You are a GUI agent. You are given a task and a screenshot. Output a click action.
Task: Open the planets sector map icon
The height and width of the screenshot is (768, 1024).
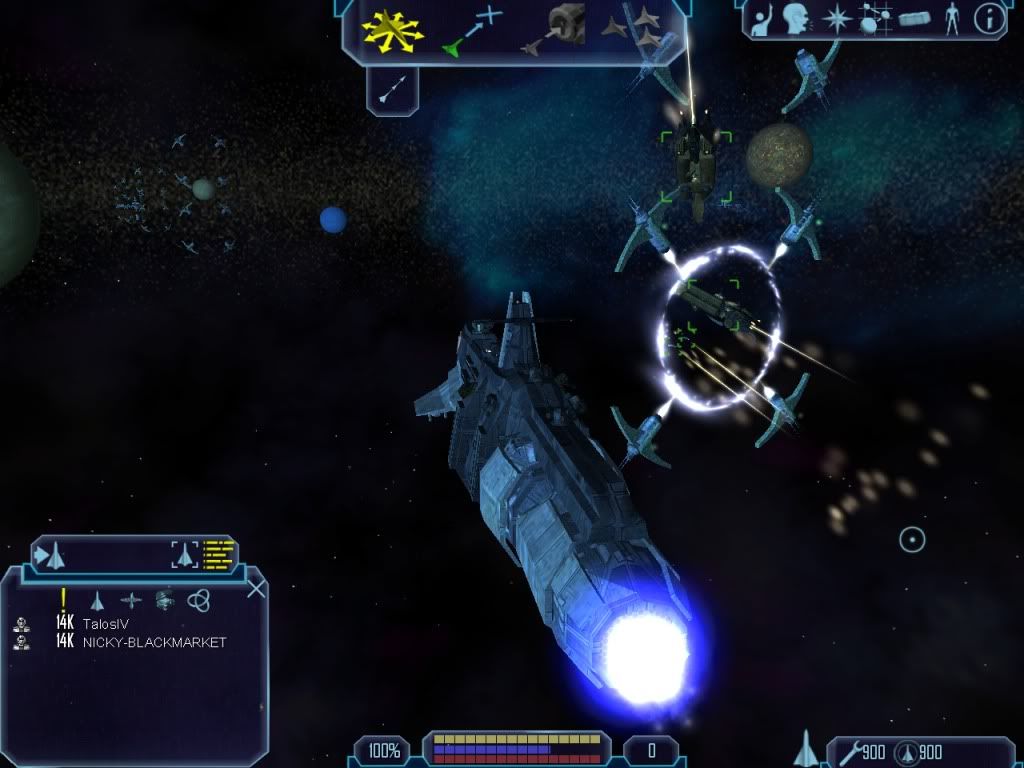(x=874, y=19)
